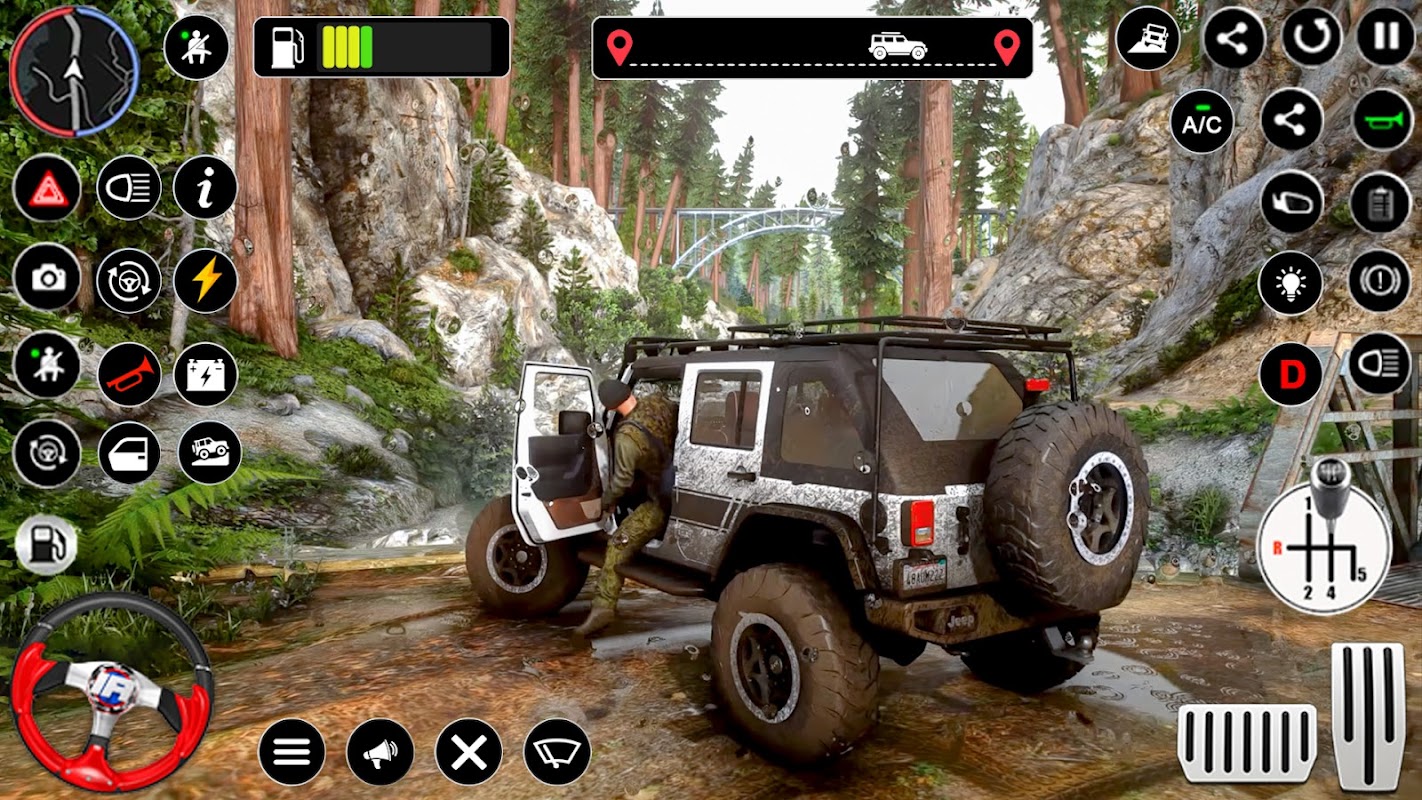Step on the tall gas pedal
Viewport: 1422px width, 800px height.
point(1368,715)
